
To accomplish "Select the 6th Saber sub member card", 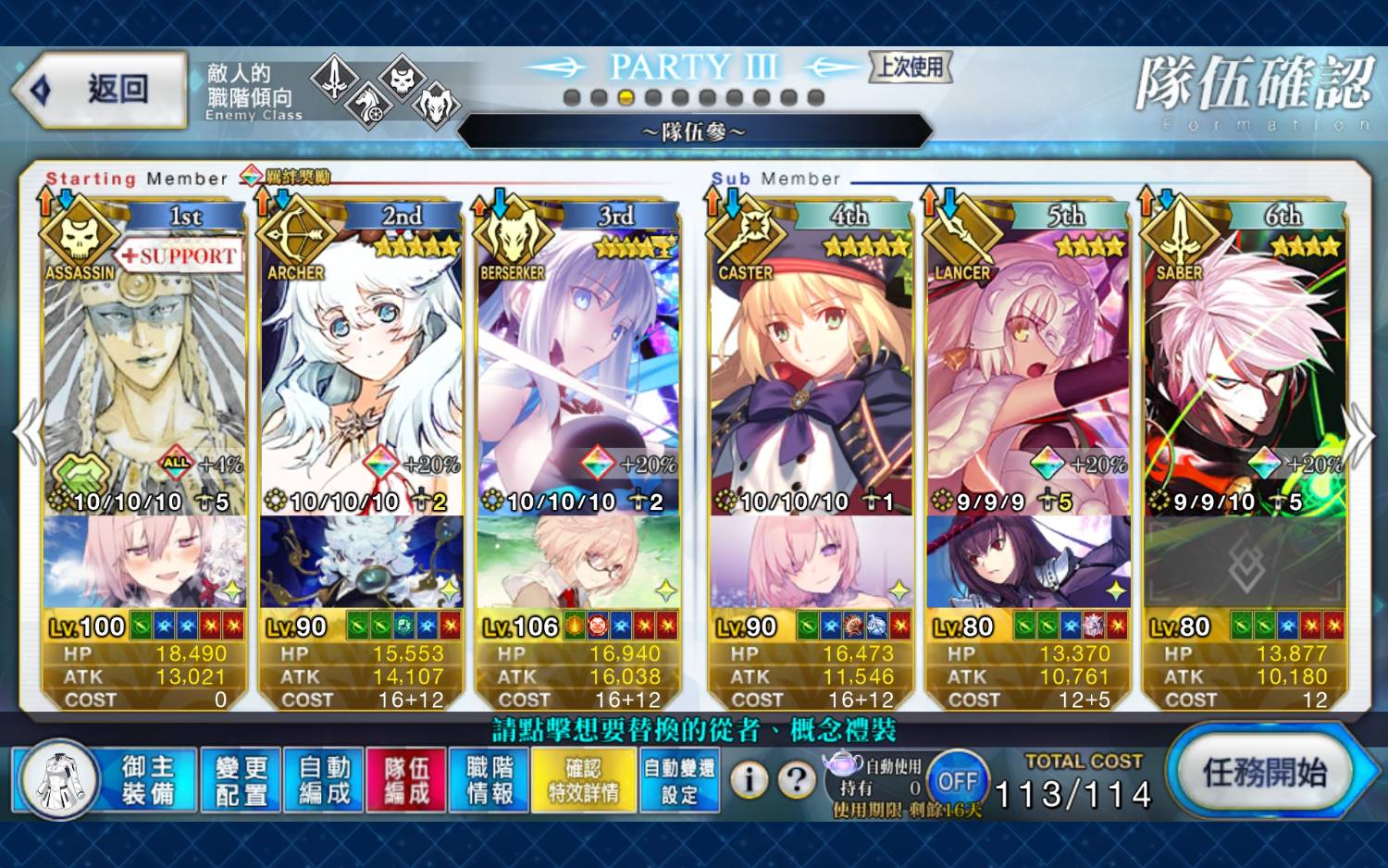I will (x=1245, y=370).
